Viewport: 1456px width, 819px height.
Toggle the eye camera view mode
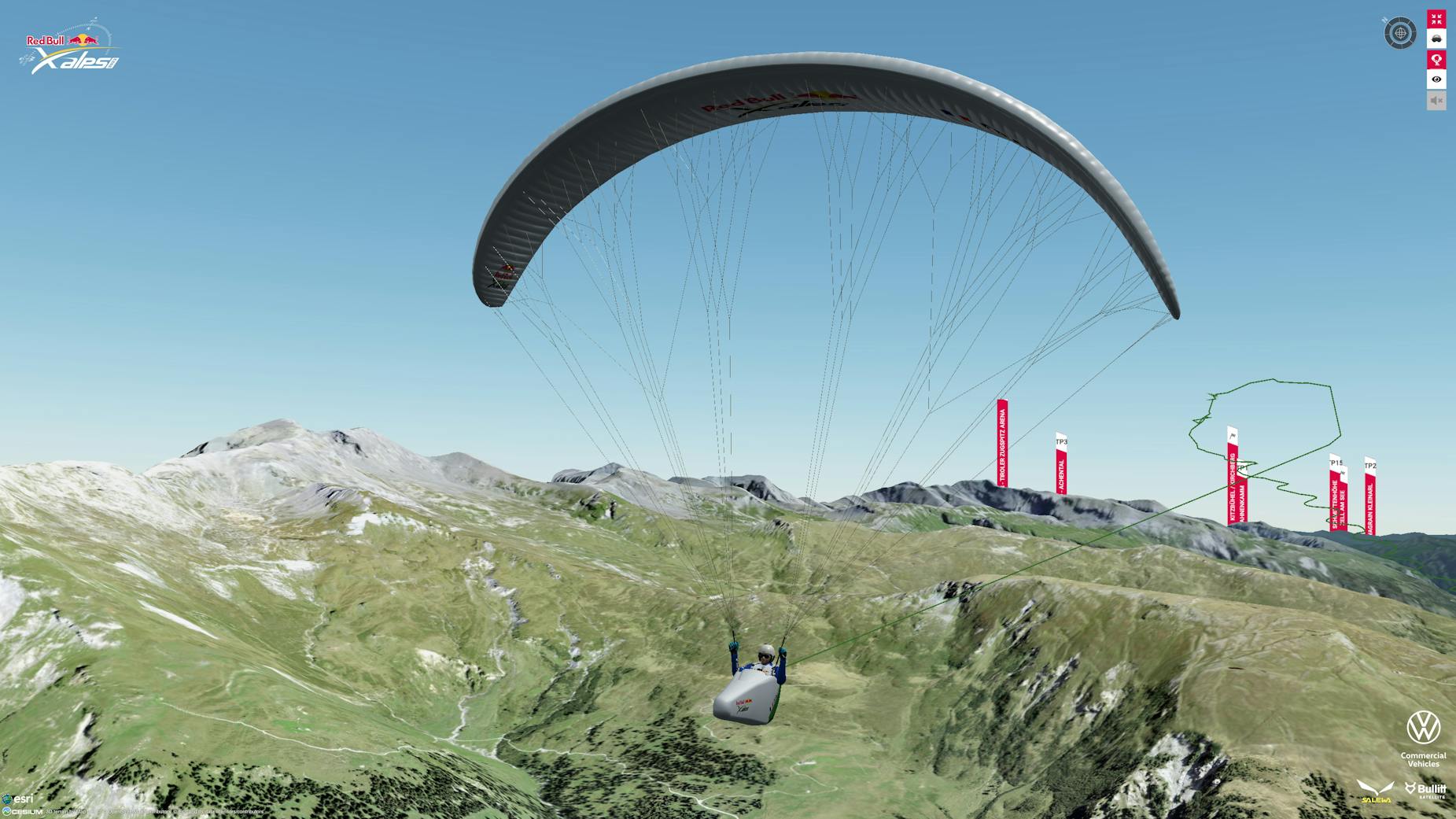1436,79
